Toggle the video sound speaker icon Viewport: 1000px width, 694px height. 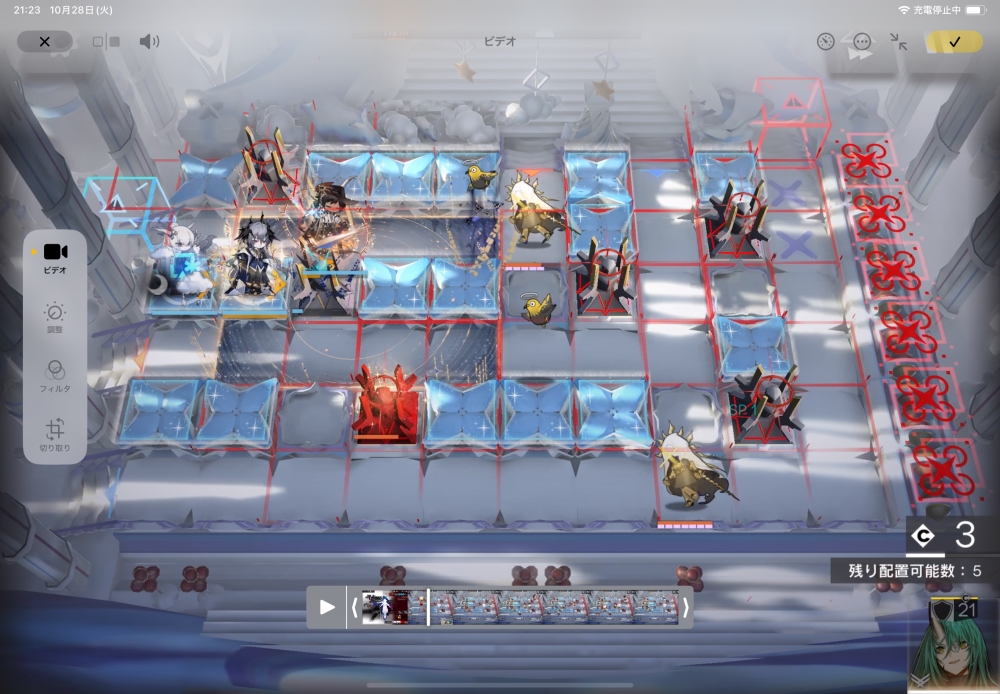(149, 42)
